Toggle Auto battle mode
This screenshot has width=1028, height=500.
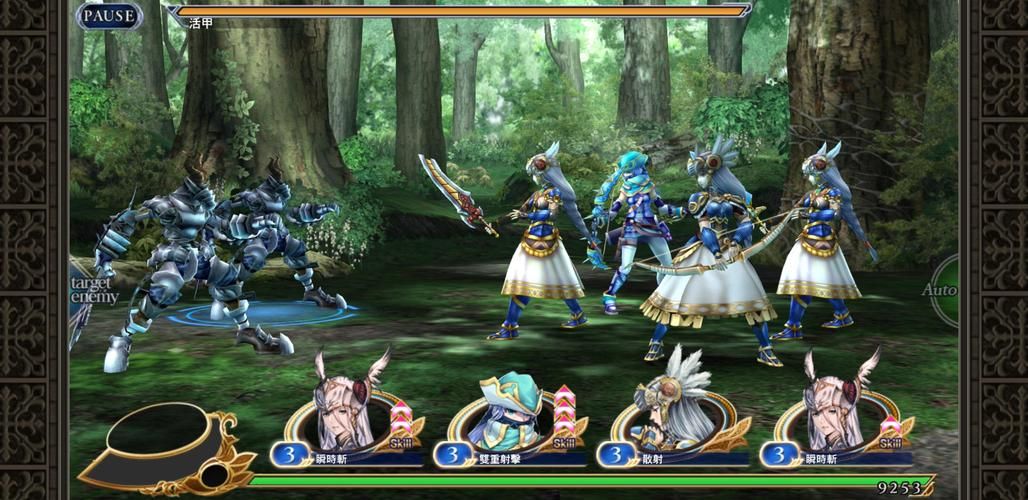pyautogui.click(x=943, y=290)
